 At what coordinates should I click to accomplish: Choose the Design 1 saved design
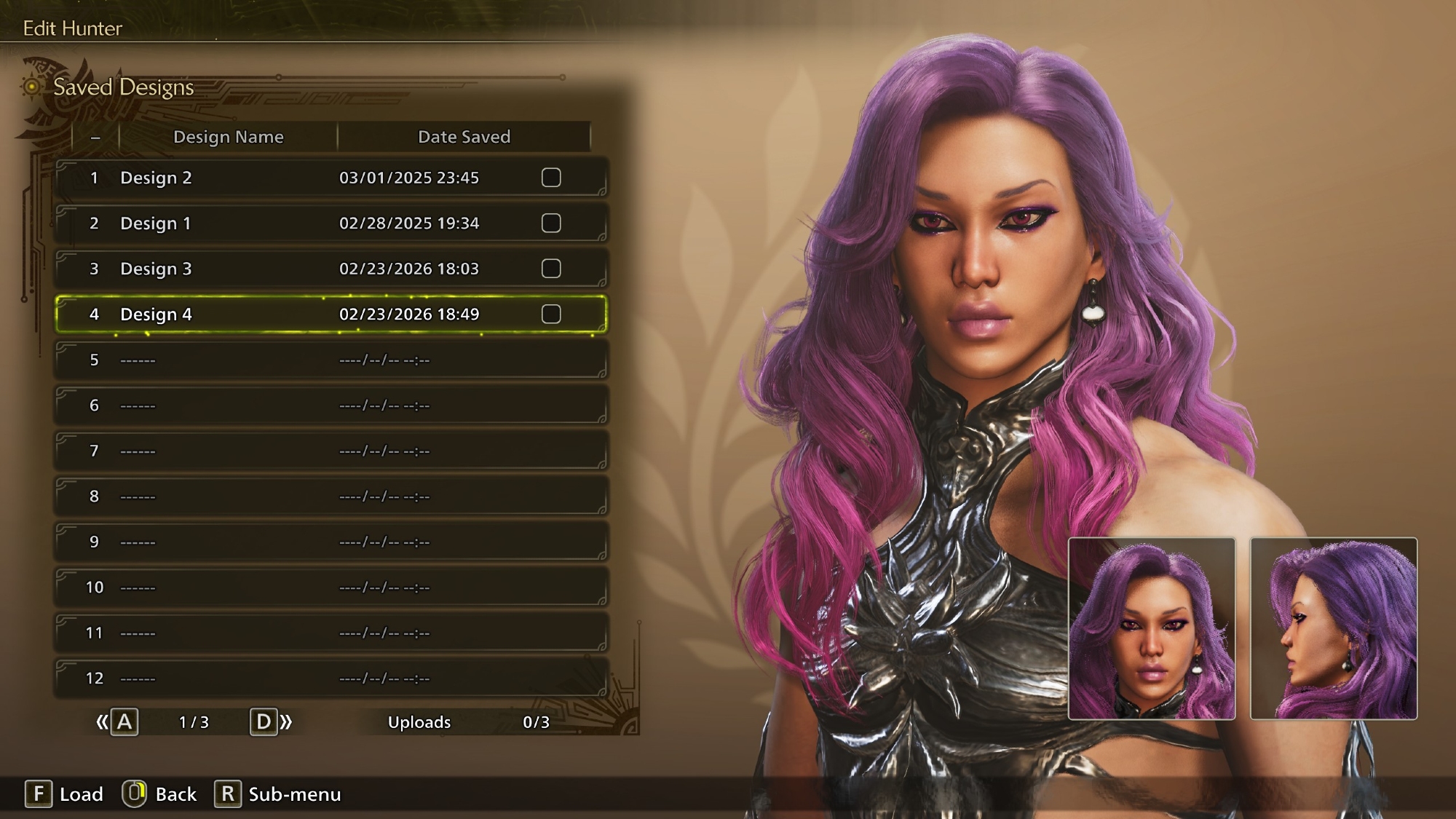[291, 223]
